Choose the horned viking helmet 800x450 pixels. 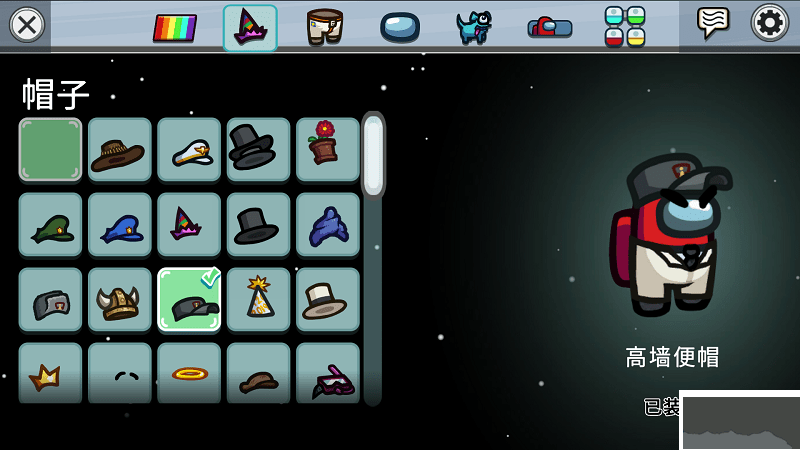(119, 300)
